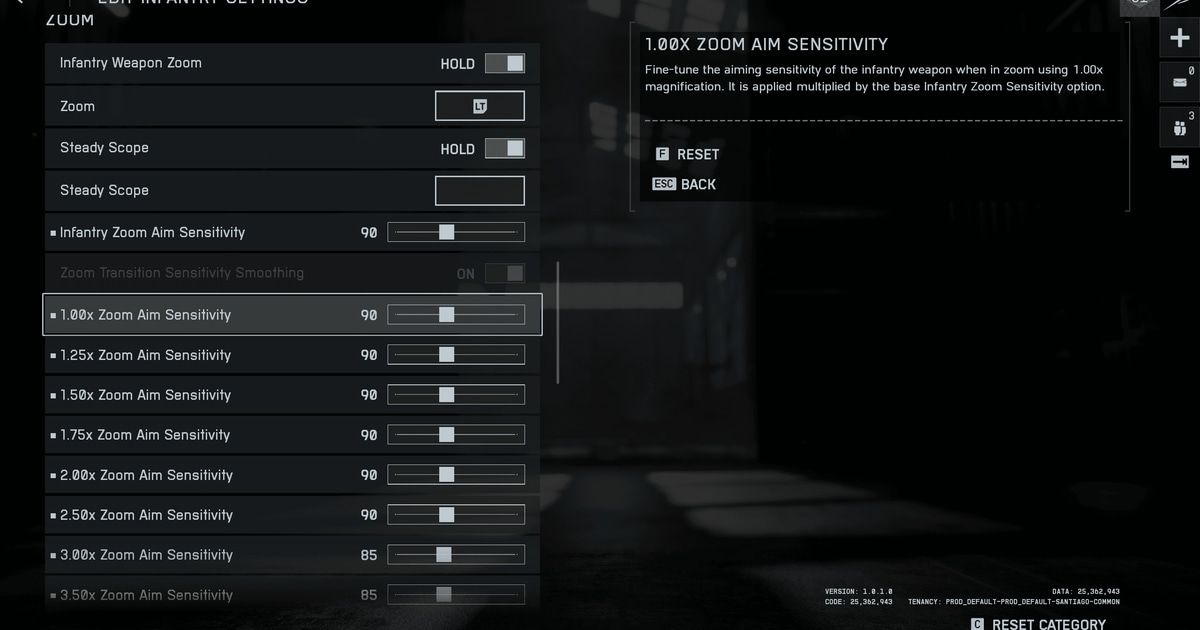Click the plus icon in the right sidebar
Image resolution: width=1200 pixels, height=630 pixels.
[x=1179, y=39]
